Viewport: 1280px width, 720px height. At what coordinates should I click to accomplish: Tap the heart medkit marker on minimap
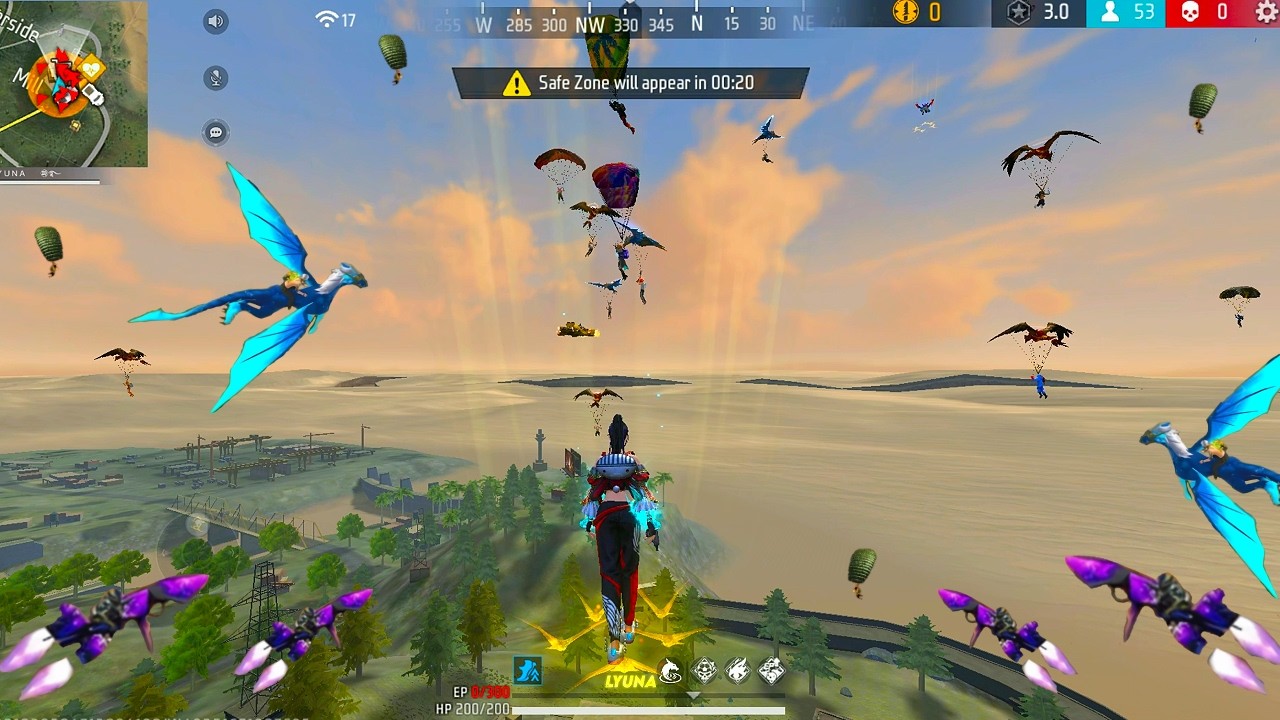(x=92, y=68)
